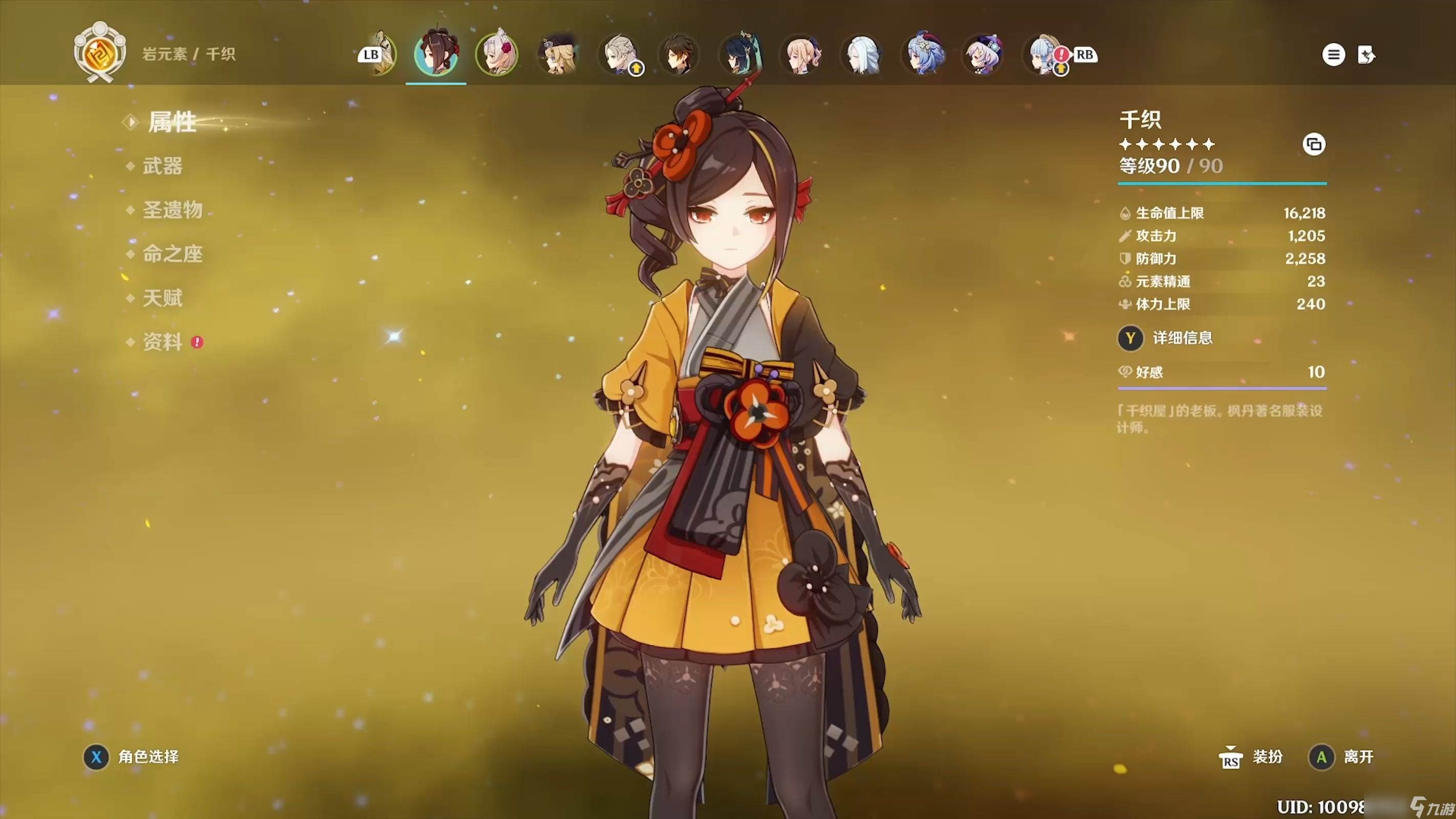Open the 属性 attributes menu entry
Screen dimensions: 1456x819
172,122
